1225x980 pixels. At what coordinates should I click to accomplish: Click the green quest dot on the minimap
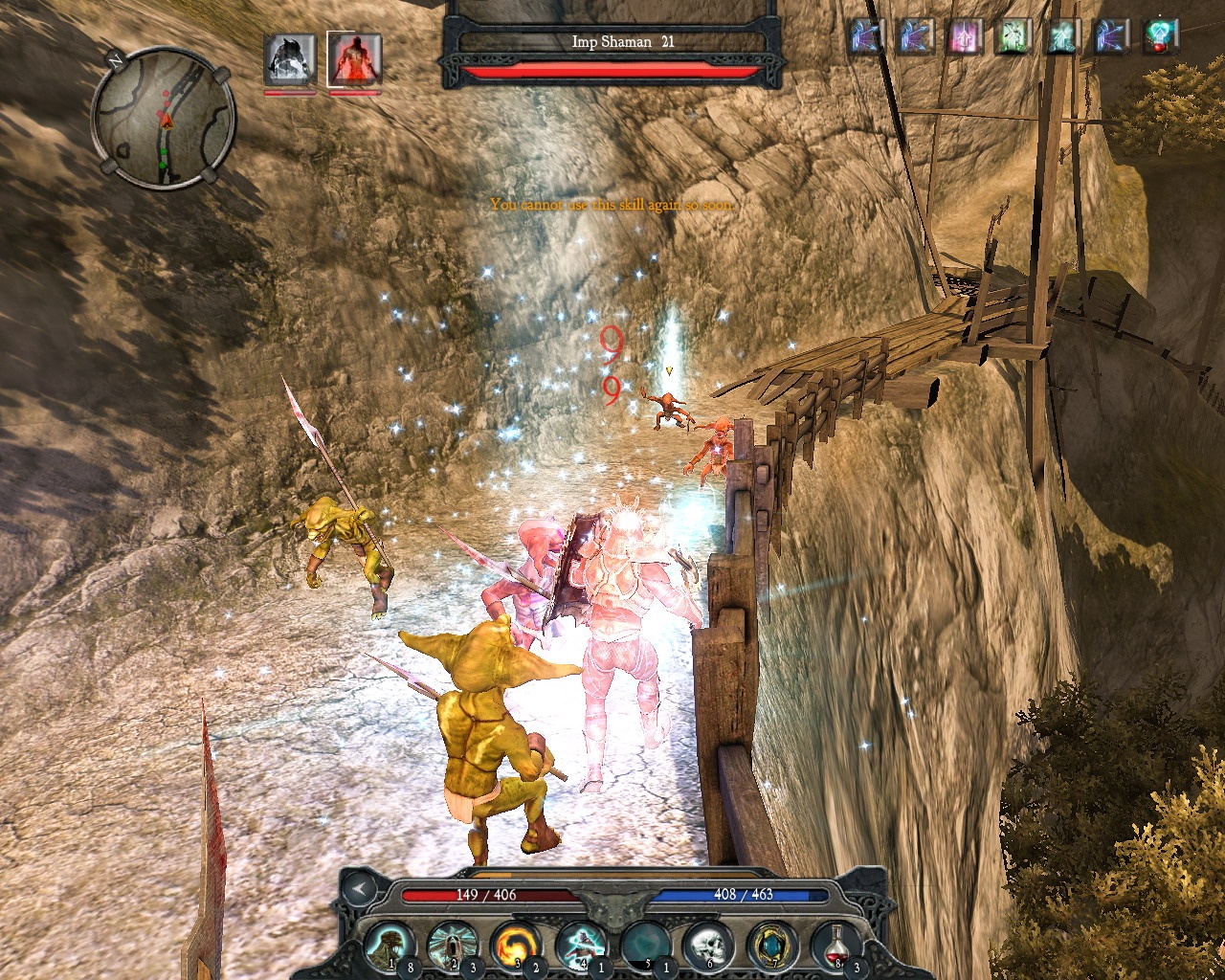click(165, 153)
